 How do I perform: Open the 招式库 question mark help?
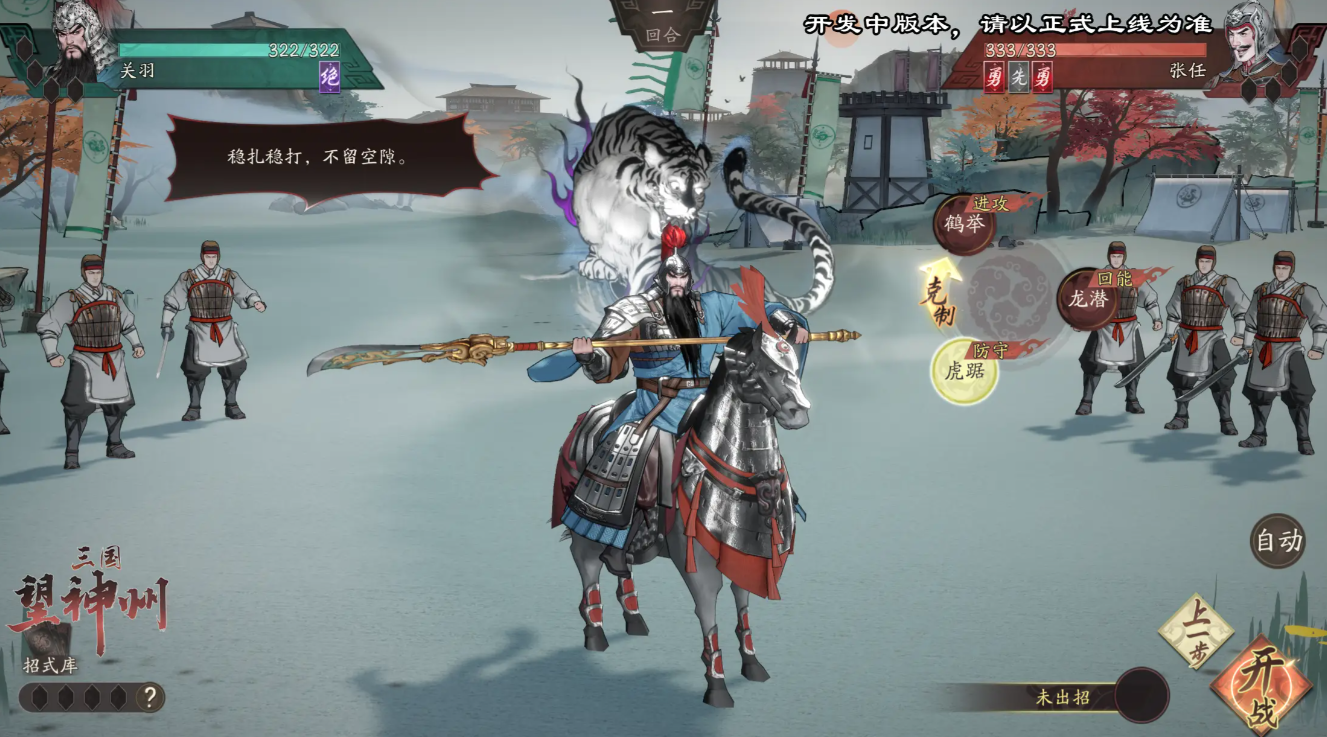coord(149,697)
